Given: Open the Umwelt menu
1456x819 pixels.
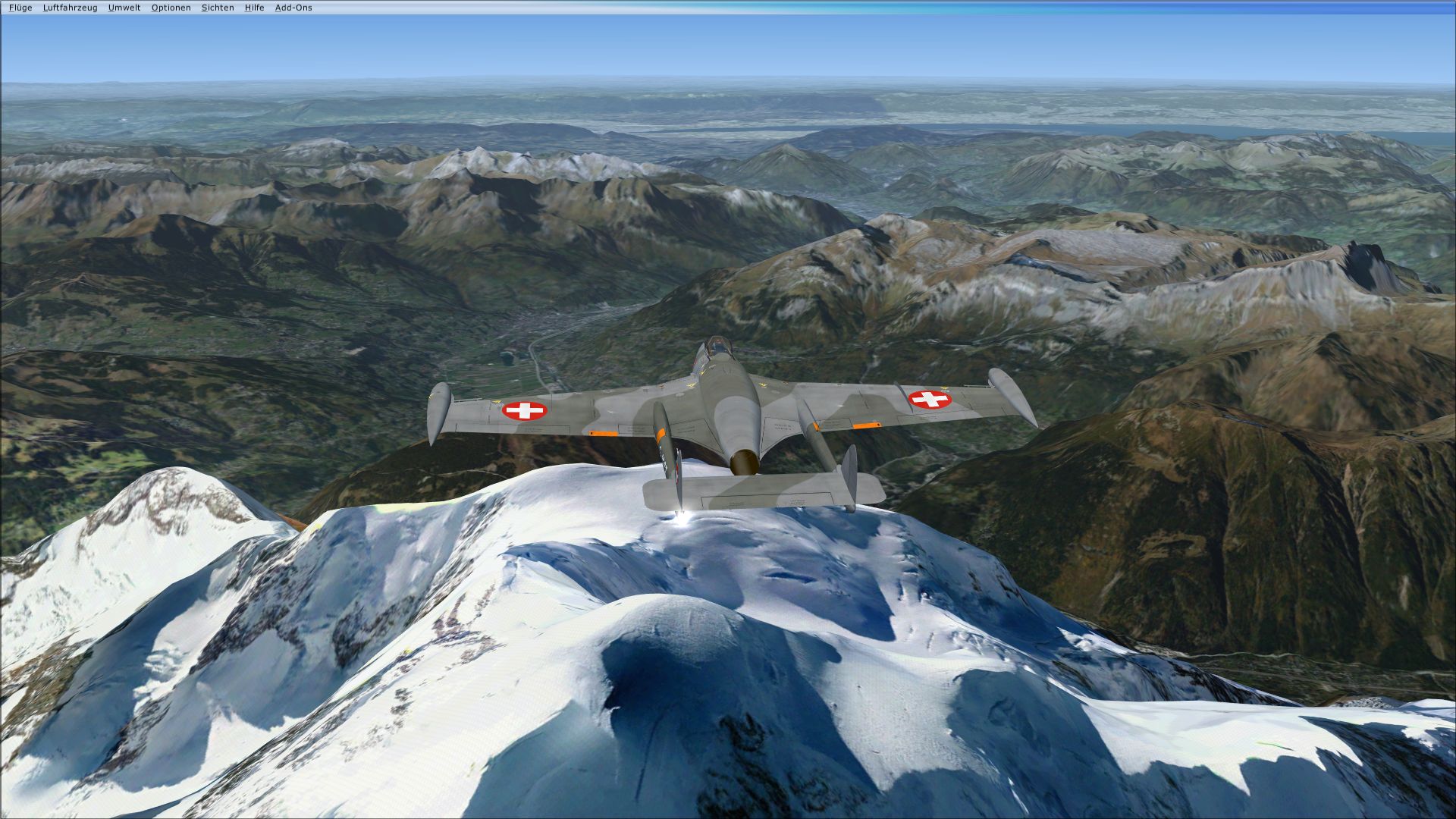Looking at the screenshot, I should pos(123,8).
